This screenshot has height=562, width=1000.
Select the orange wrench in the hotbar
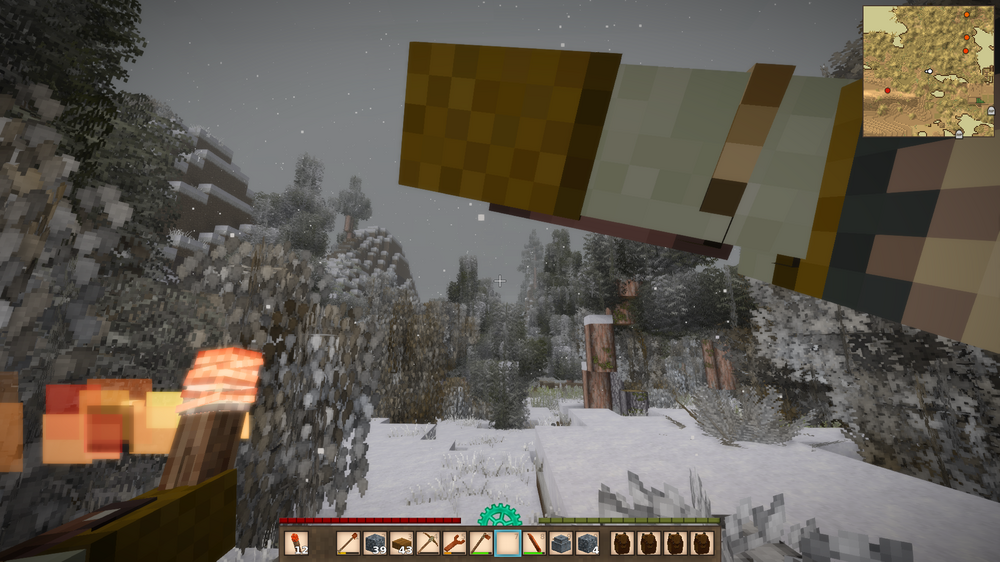[x=455, y=544]
